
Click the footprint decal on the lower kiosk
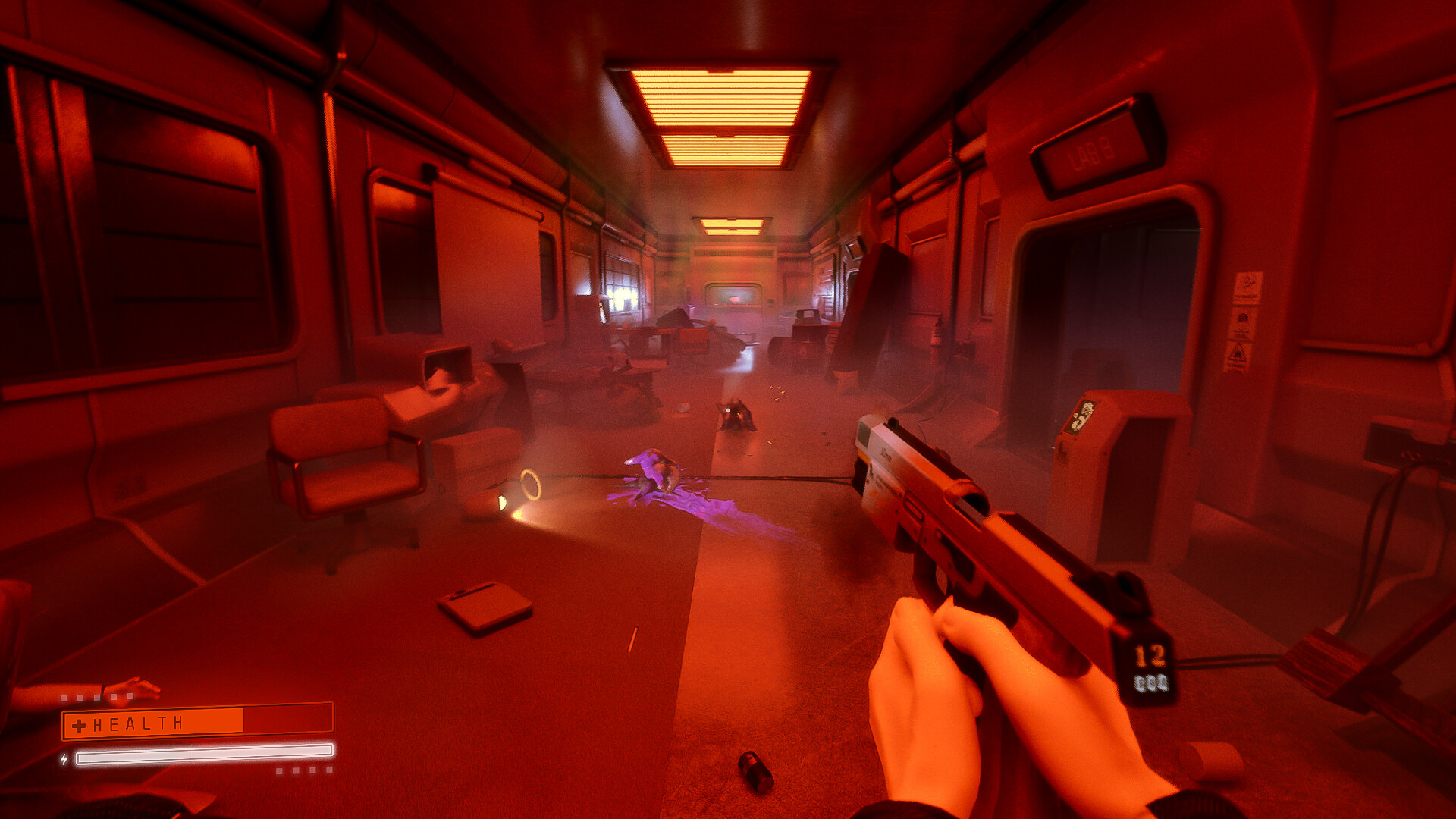(x=1062, y=451)
